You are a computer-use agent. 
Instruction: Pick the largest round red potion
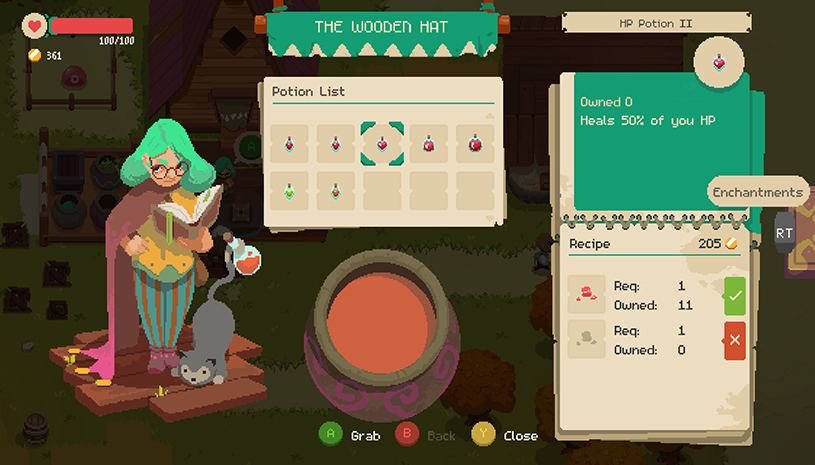pyautogui.click(x=475, y=144)
